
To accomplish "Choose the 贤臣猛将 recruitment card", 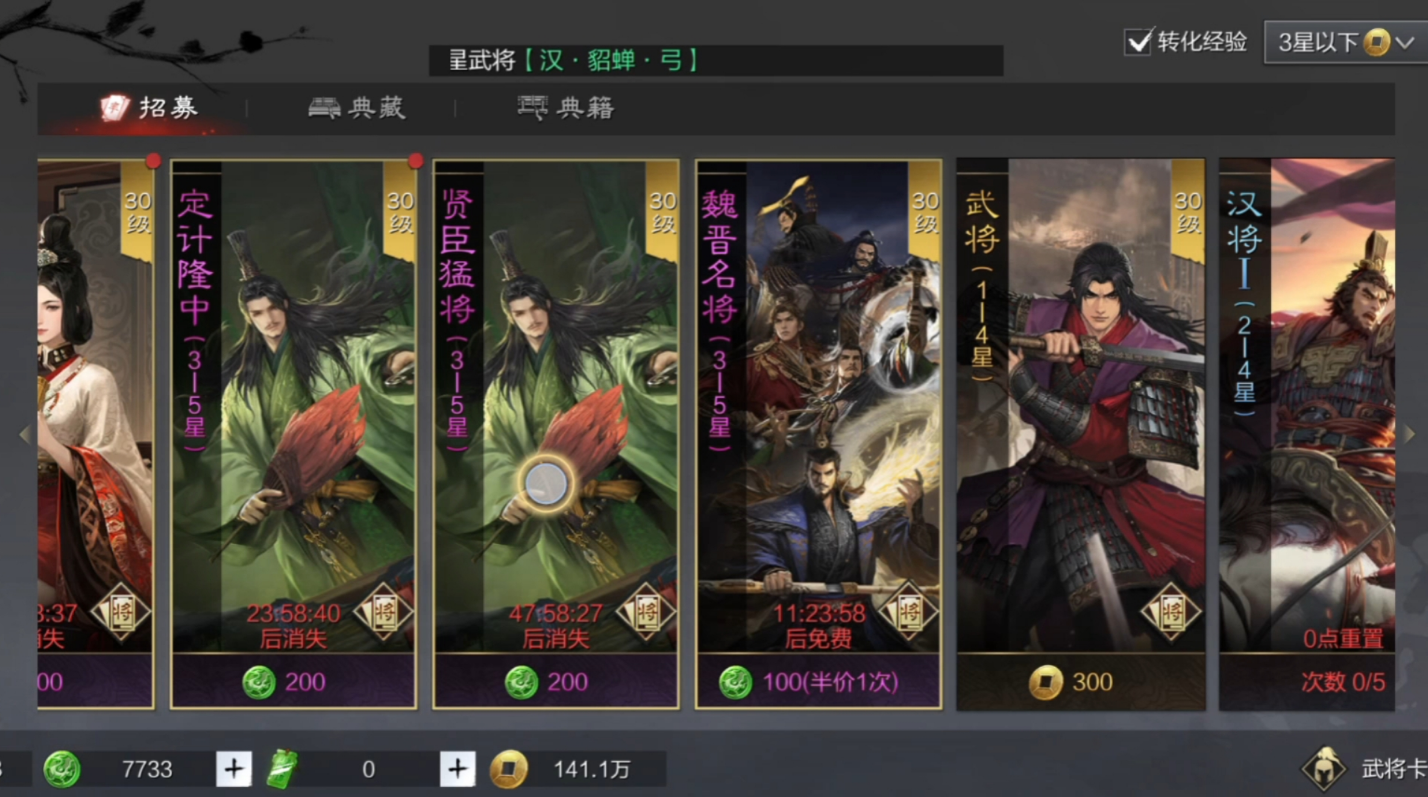I will pos(556,400).
